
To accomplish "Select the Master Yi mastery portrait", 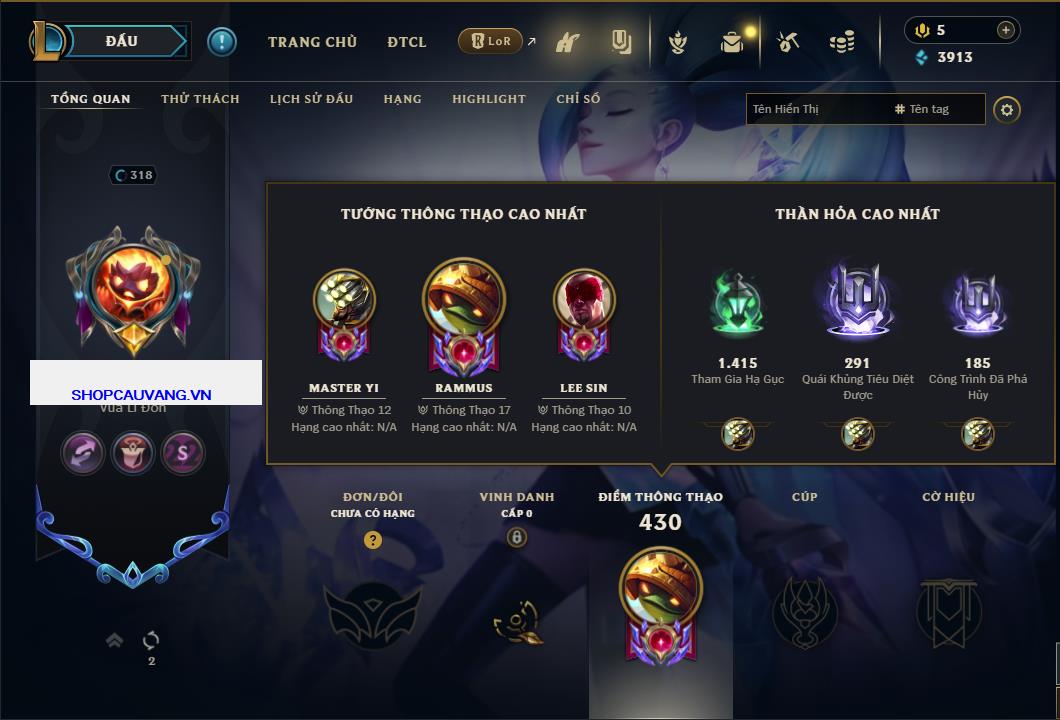I will 344,299.
